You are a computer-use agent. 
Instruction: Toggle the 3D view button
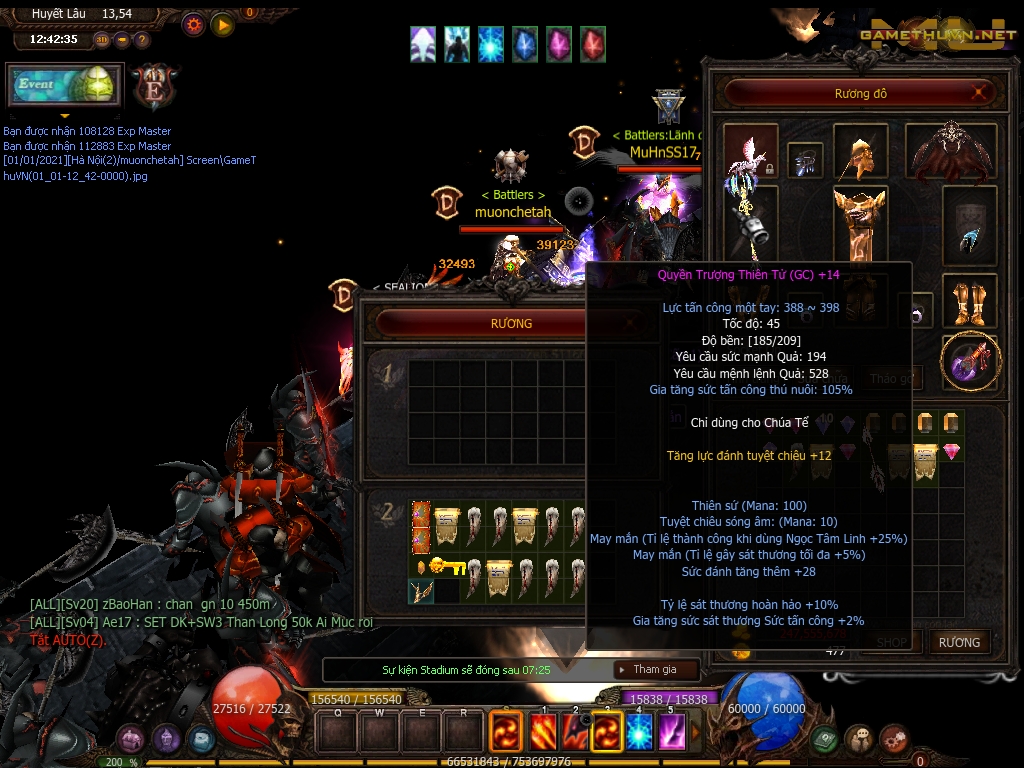coord(102,40)
